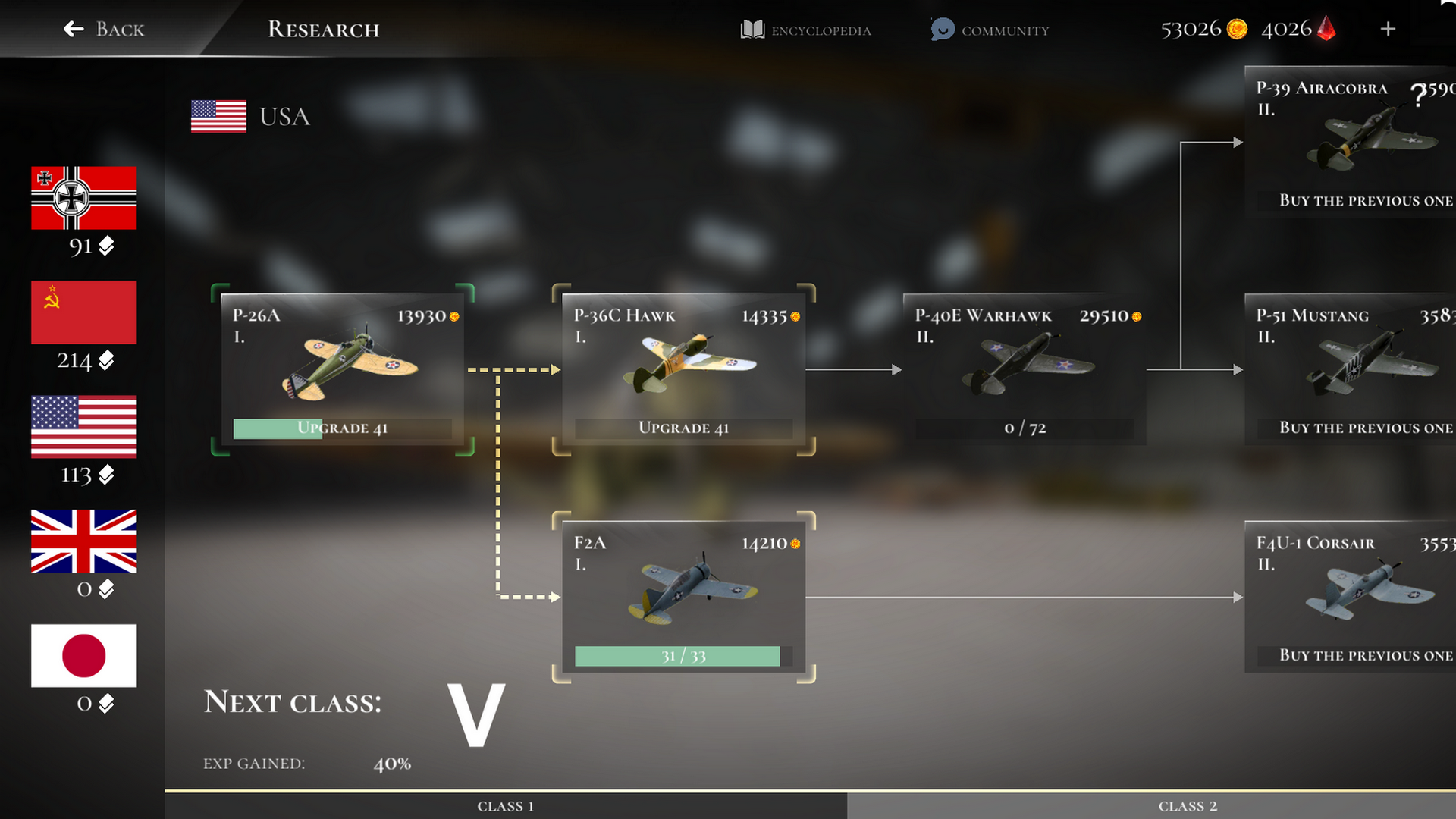Select the Japan nation flag
Screen dimensions: 1456x819
coord(83,655)
